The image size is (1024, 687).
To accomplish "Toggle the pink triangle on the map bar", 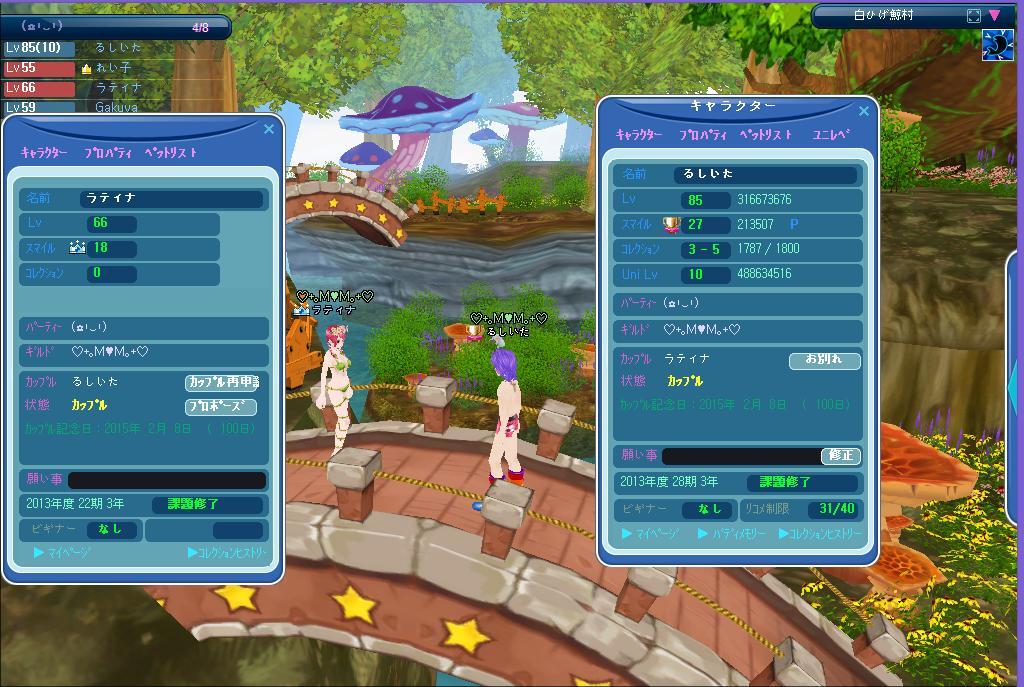I will 994,15.
